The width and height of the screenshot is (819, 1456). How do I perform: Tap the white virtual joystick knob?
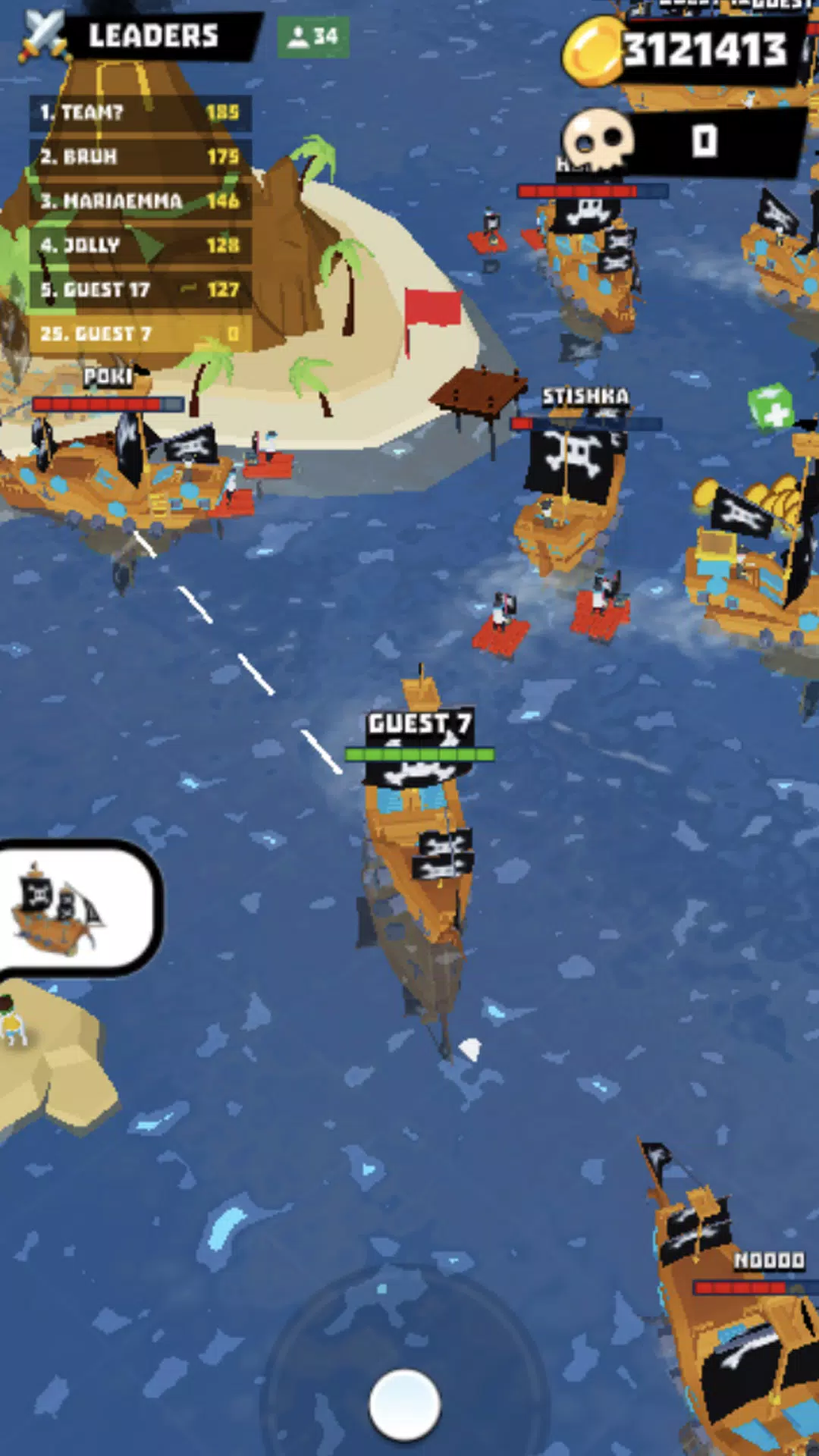[x=404, y=1404]
